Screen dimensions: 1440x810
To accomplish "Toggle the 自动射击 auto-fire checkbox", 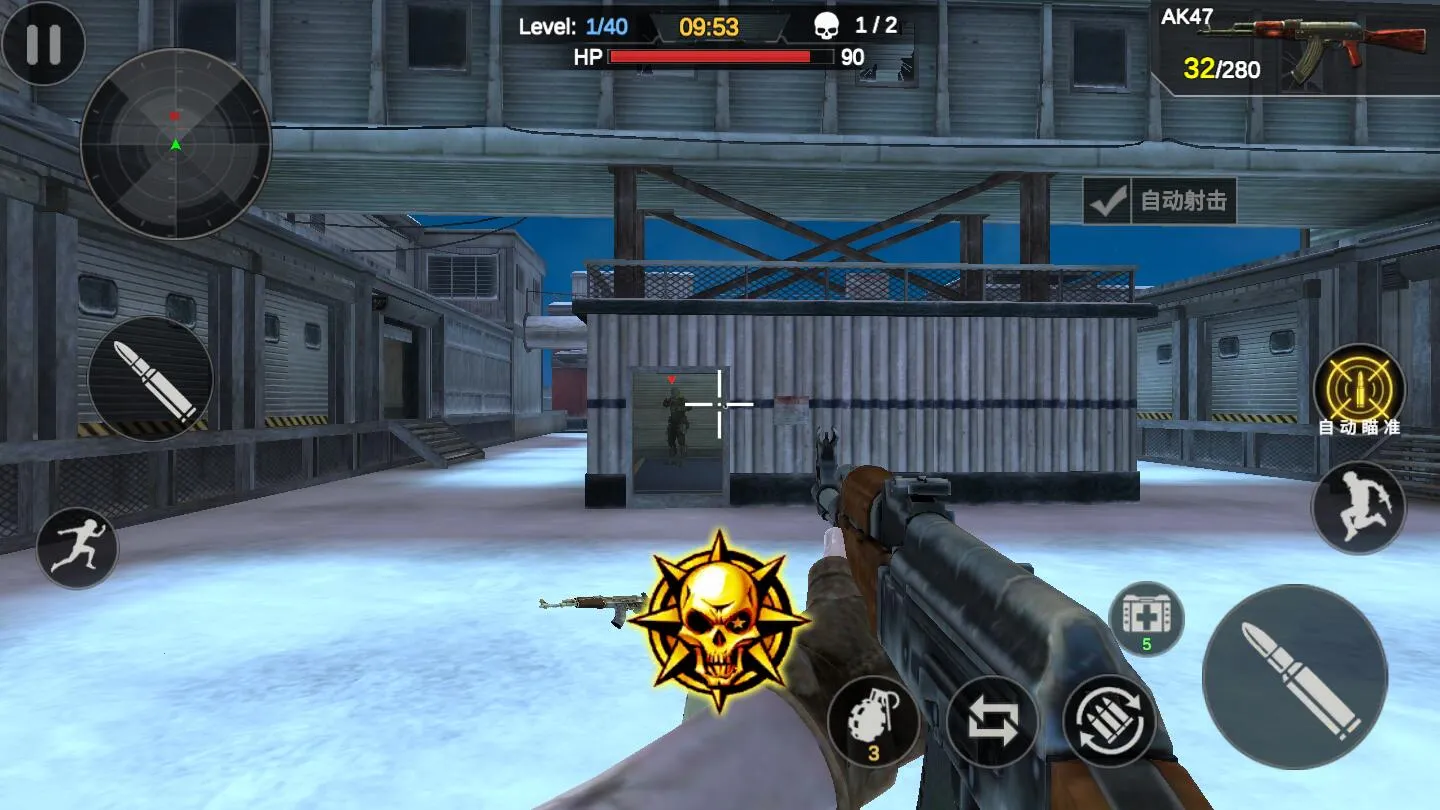I will click(1108, 202).
